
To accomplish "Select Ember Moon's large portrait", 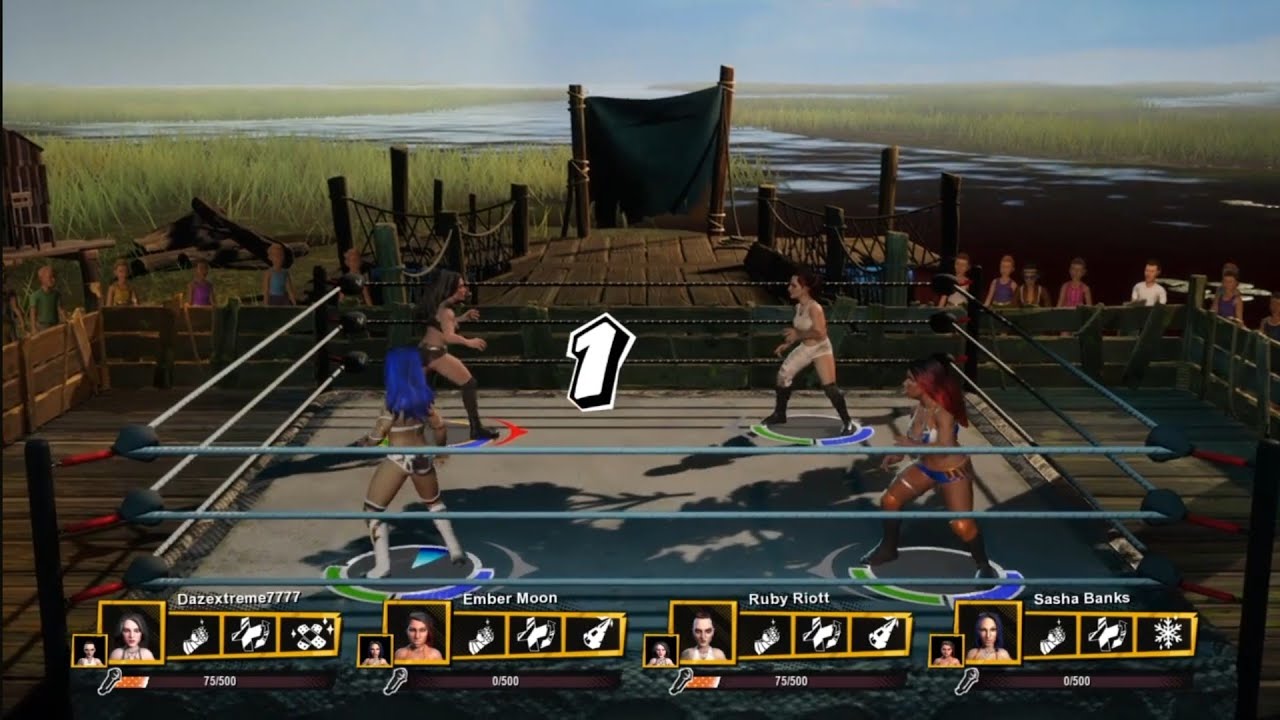I will 416,632.
